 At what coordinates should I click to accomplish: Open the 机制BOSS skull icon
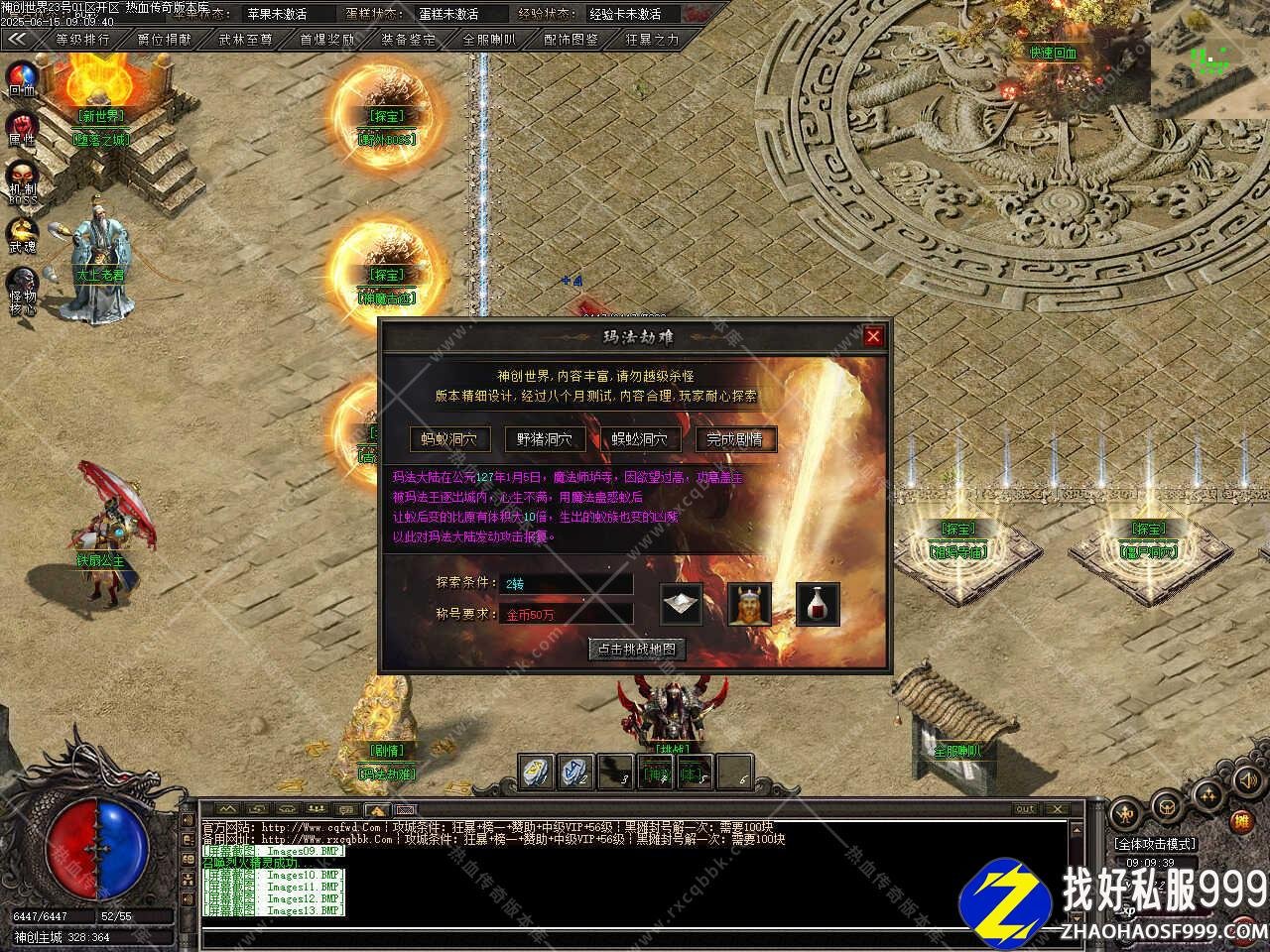[x=22, y=180]
